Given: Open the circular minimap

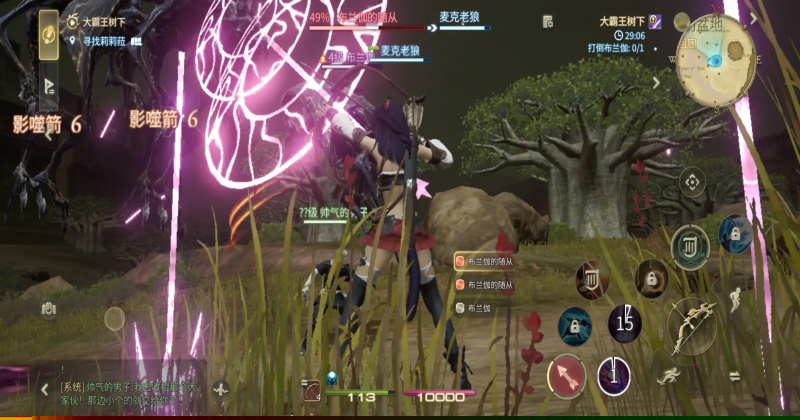Looking at the screenshot, I should [x=714, y=60].
